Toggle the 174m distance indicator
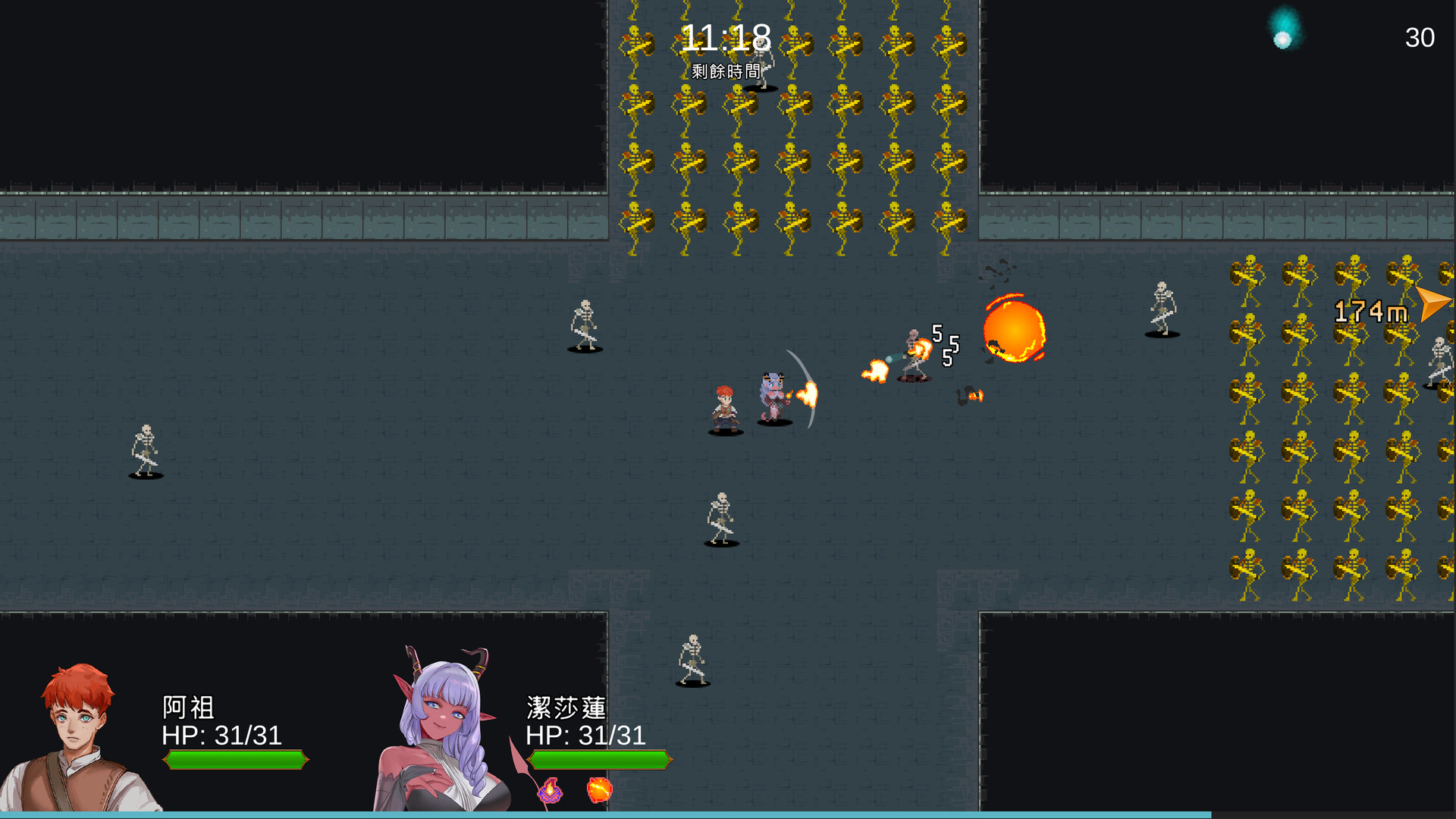The width and height of the screenshot is (1456, 819). click(x=1371, y=309)
